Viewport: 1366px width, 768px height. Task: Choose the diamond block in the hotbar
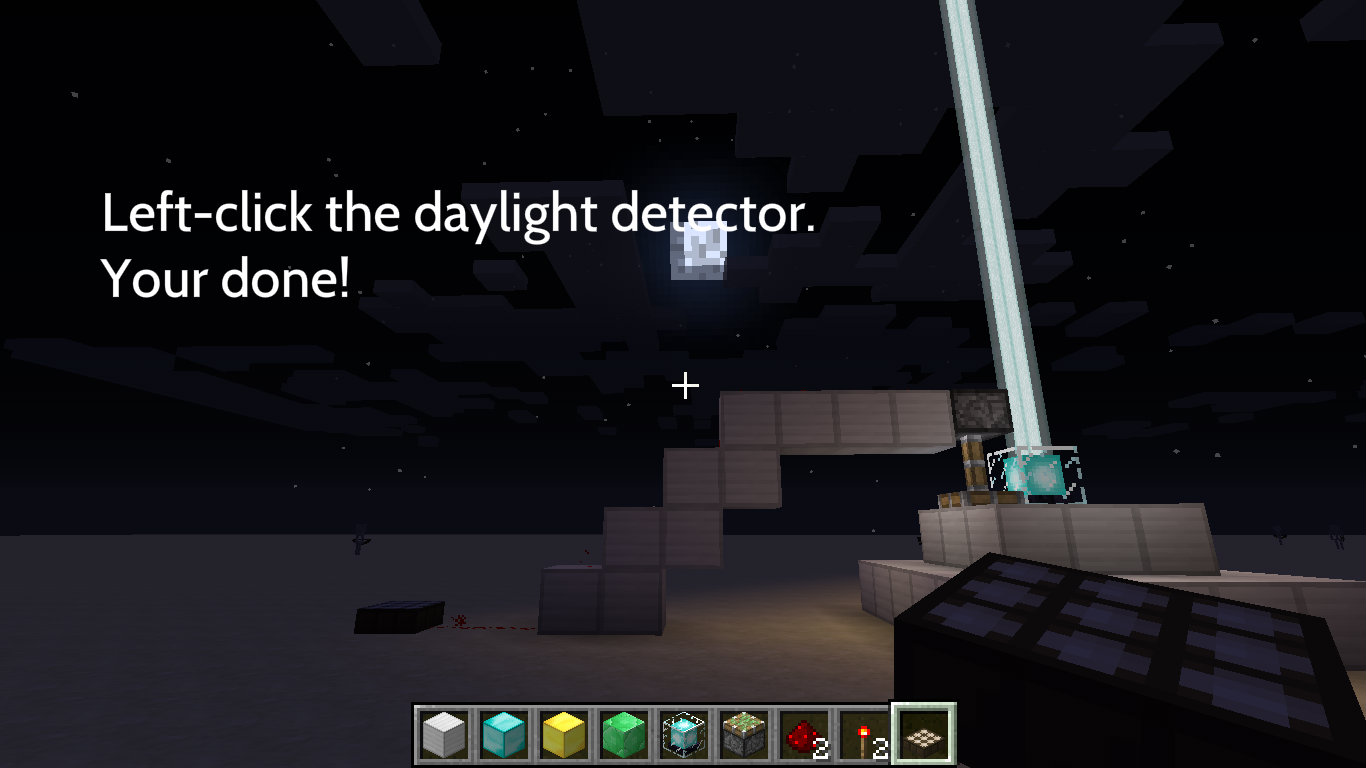pyautogui.click(x=503, y=735)
